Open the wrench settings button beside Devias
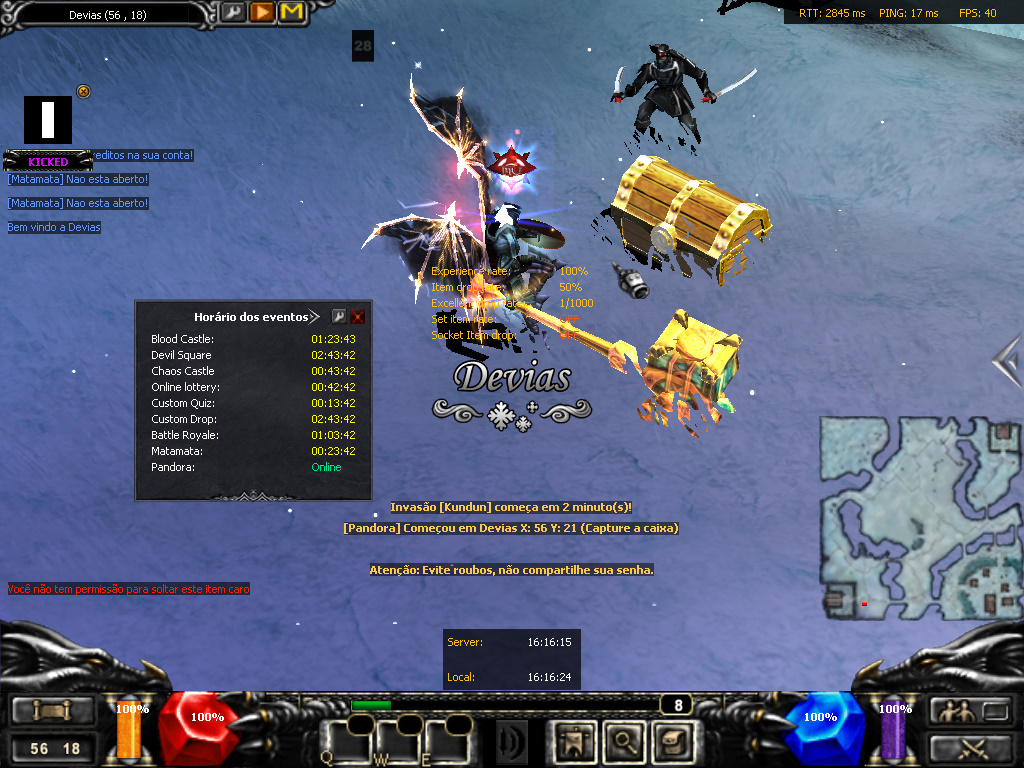 coord(232,12)
